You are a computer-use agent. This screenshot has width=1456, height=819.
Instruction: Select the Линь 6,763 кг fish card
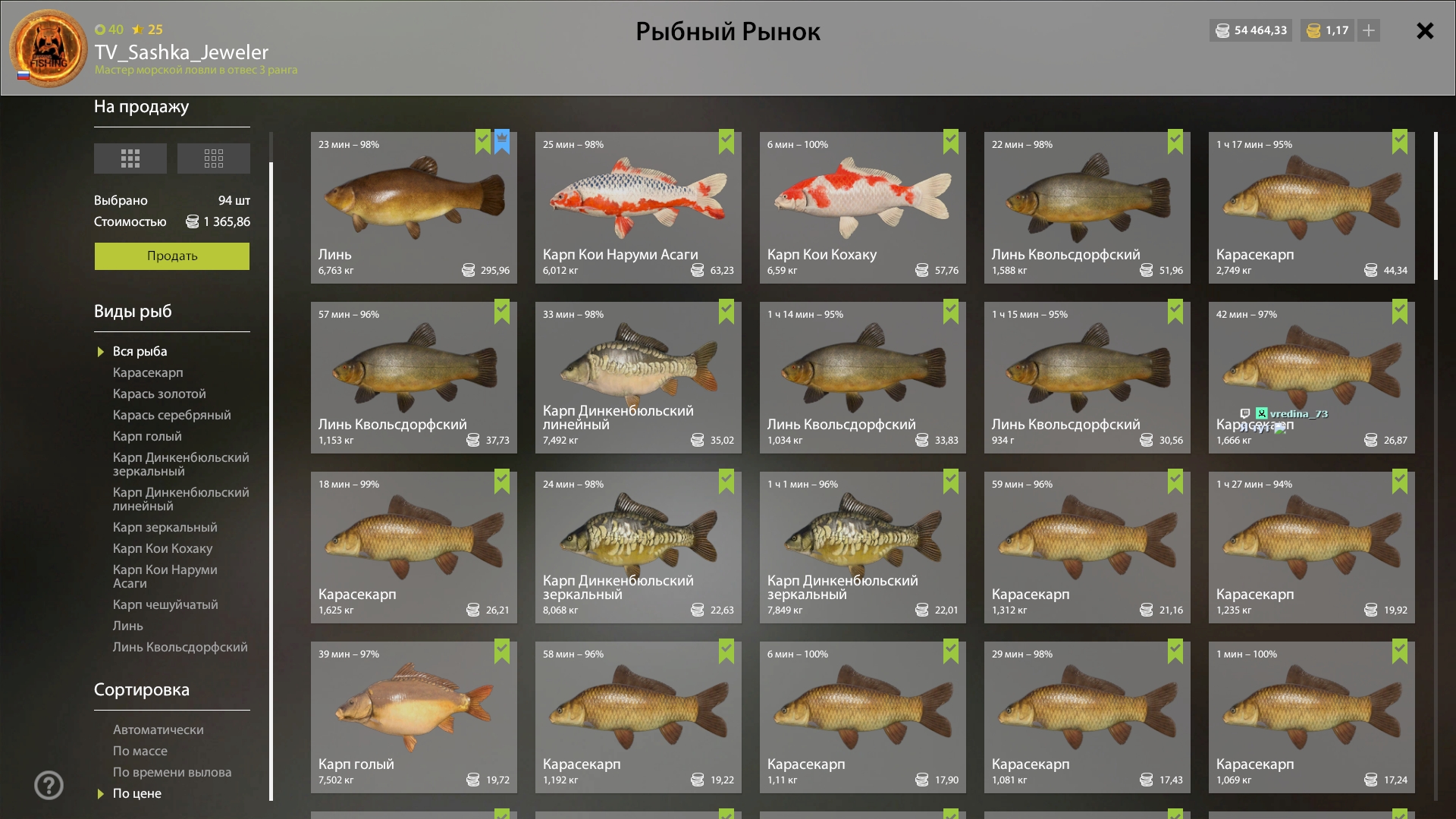pos(413,208)
